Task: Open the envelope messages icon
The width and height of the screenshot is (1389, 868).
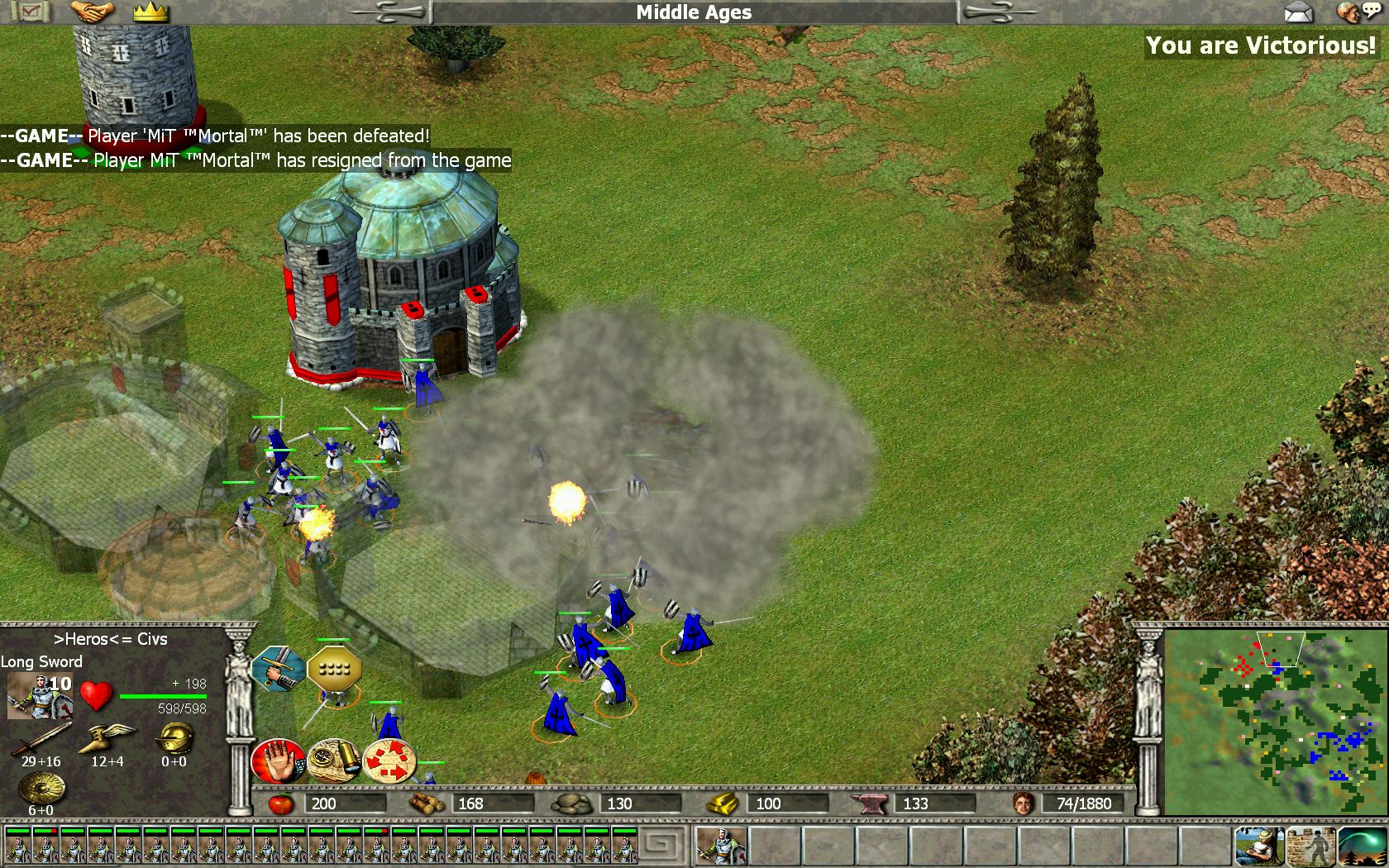Action: tap(1299, 12)
